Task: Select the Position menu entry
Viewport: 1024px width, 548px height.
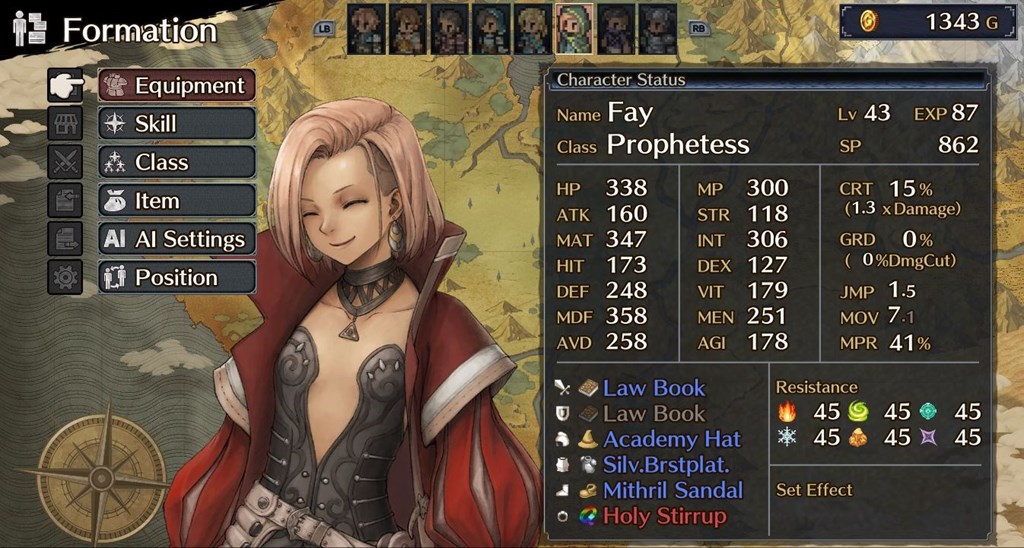Action: (x=177, y=277)
